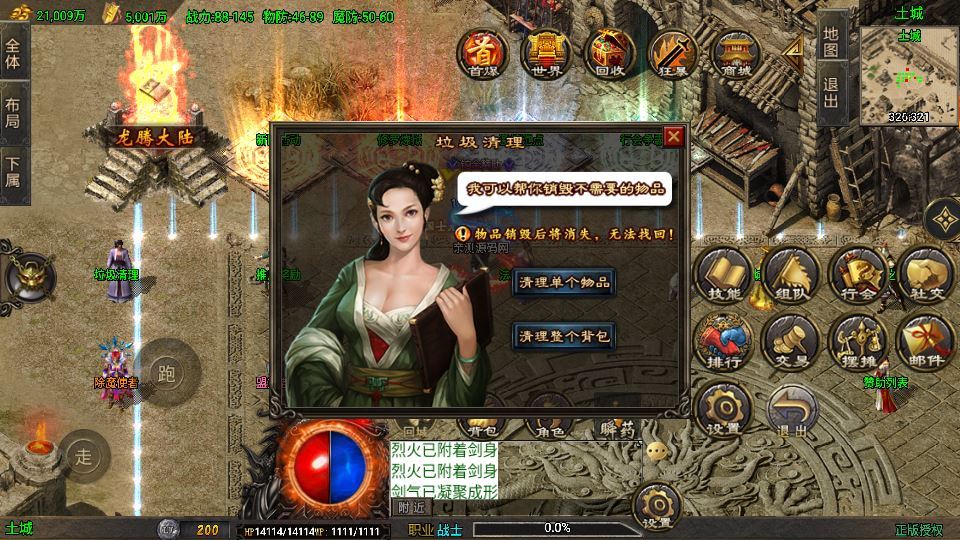This screenshot has width=960, height=540.
Task: Select 清理整个背包 option
Action: [563, 336]
